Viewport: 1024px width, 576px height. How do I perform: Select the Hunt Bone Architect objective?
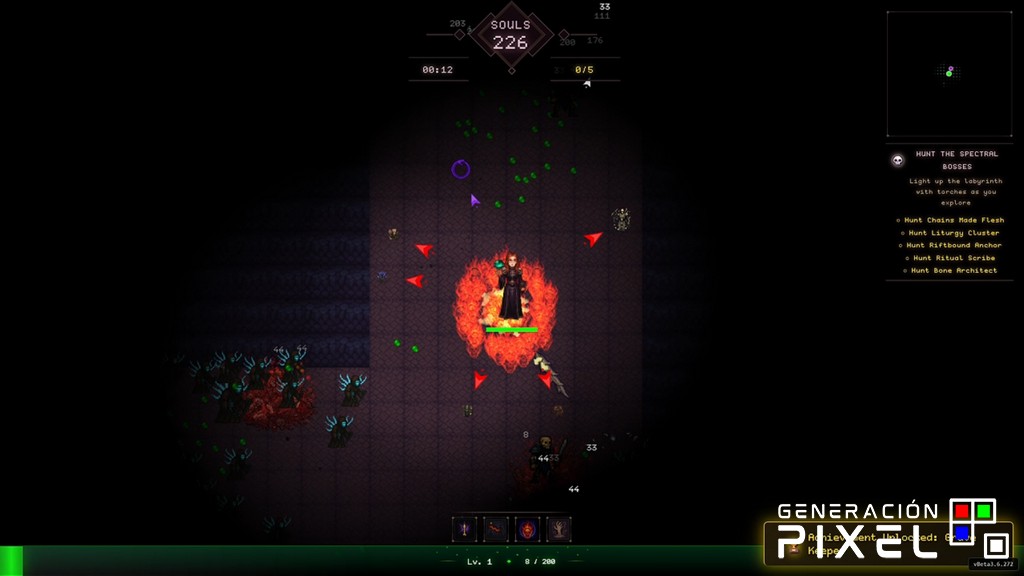[x=953, y=270]
